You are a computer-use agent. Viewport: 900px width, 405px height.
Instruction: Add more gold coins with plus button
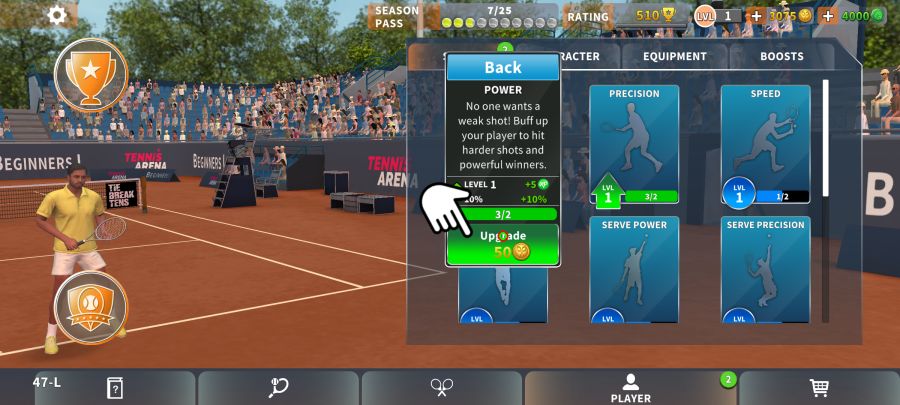click(x=756, y=16)
